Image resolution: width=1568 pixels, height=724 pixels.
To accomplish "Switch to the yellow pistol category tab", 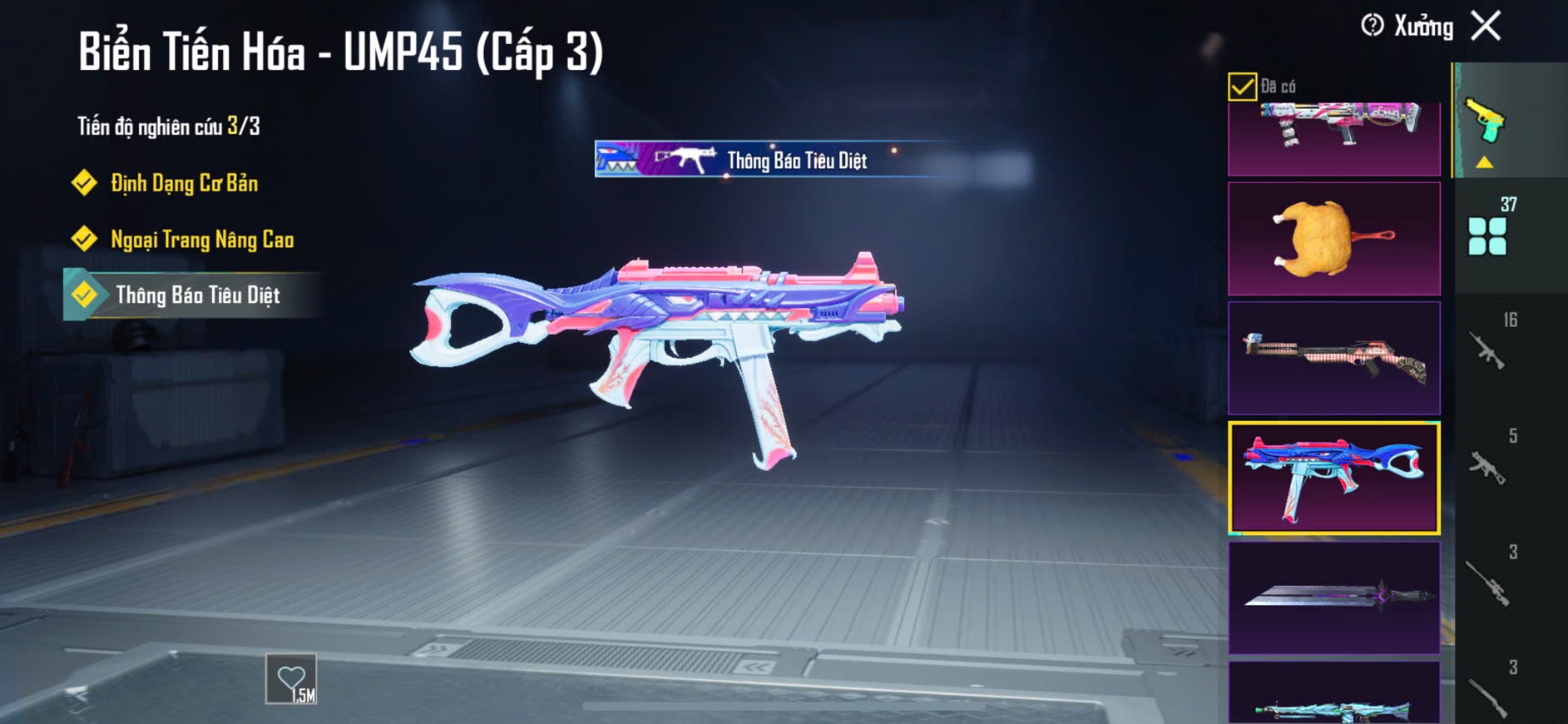I will click(1486, 123).
